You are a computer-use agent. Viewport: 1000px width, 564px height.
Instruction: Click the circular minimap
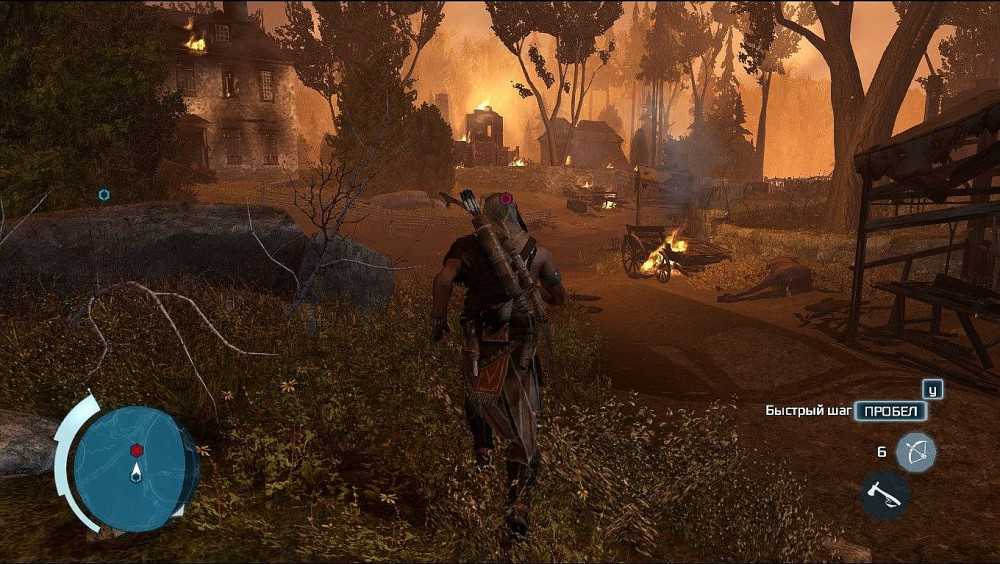click(x=135, y=468)
